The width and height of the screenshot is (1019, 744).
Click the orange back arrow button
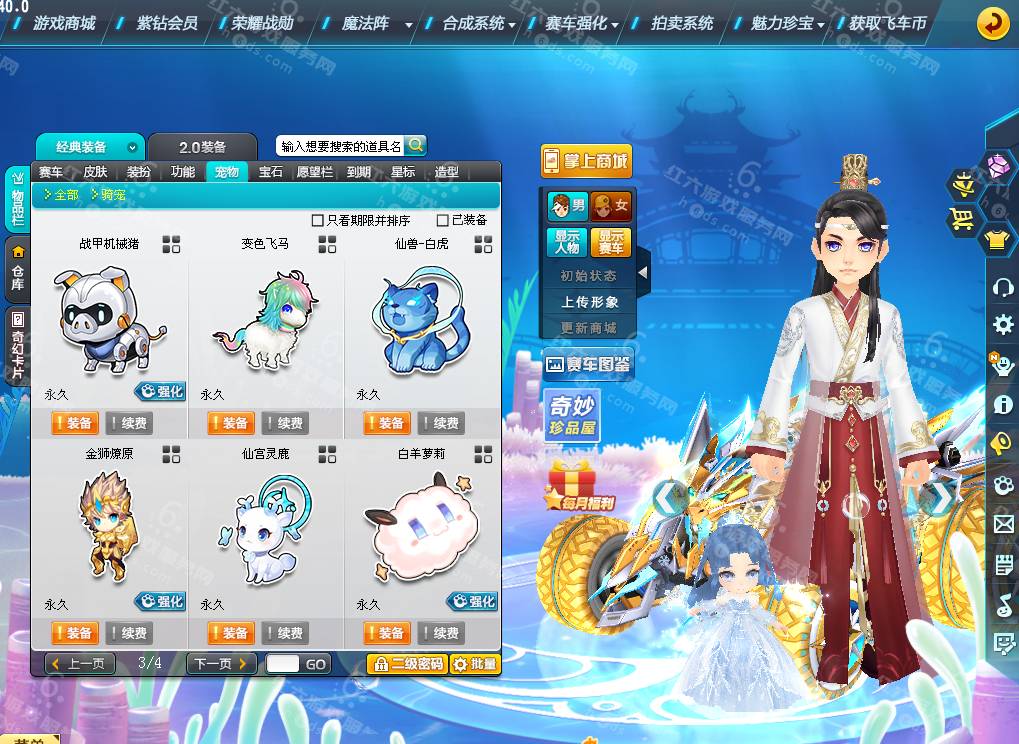(x=992, y=22)
